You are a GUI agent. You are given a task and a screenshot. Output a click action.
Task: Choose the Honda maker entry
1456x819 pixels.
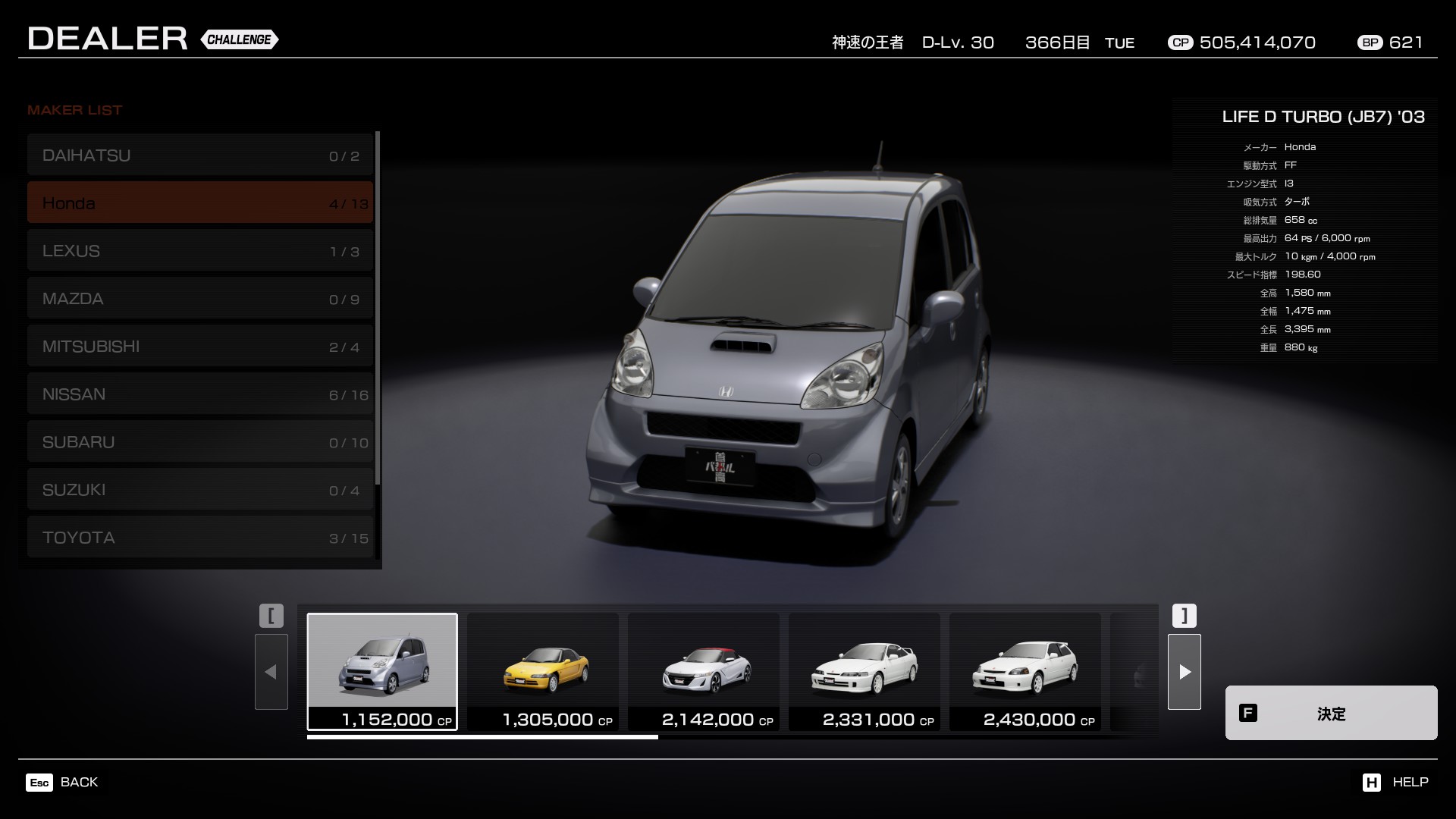tap(200, 203)
